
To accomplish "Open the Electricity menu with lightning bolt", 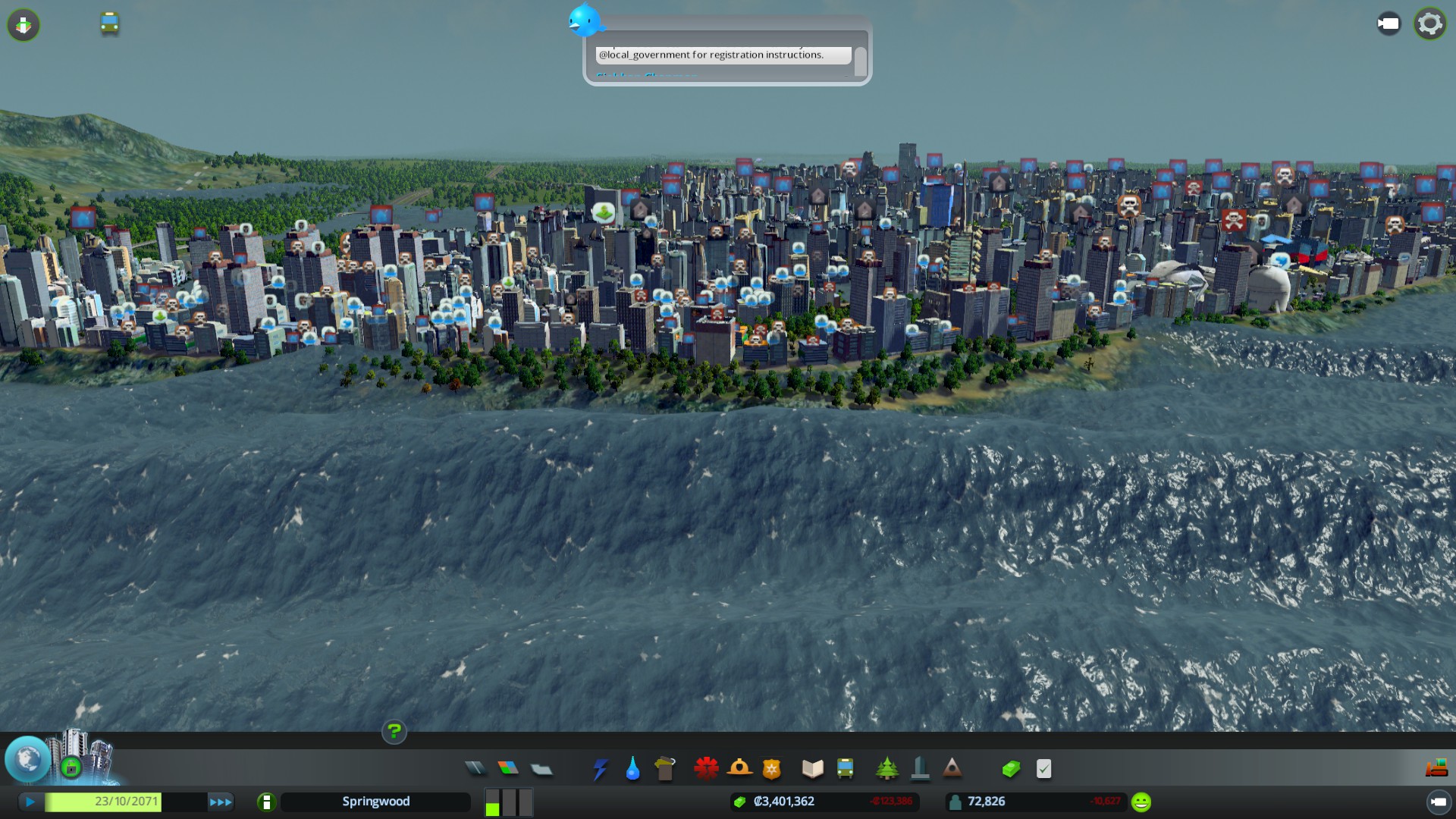I will click(x=600, y=769).
